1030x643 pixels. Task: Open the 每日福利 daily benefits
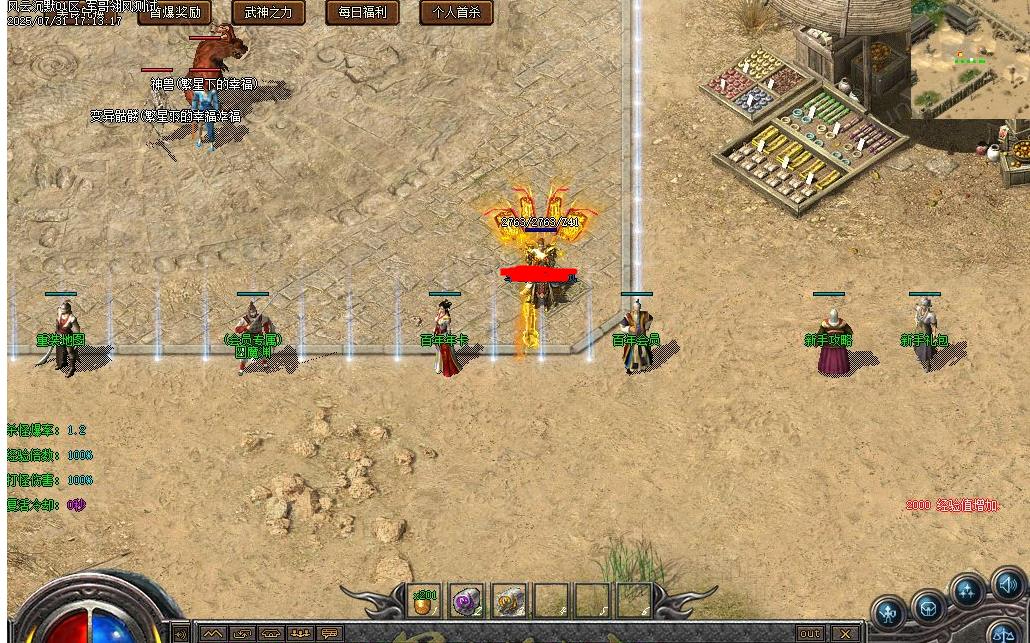(x=362, y=13)
